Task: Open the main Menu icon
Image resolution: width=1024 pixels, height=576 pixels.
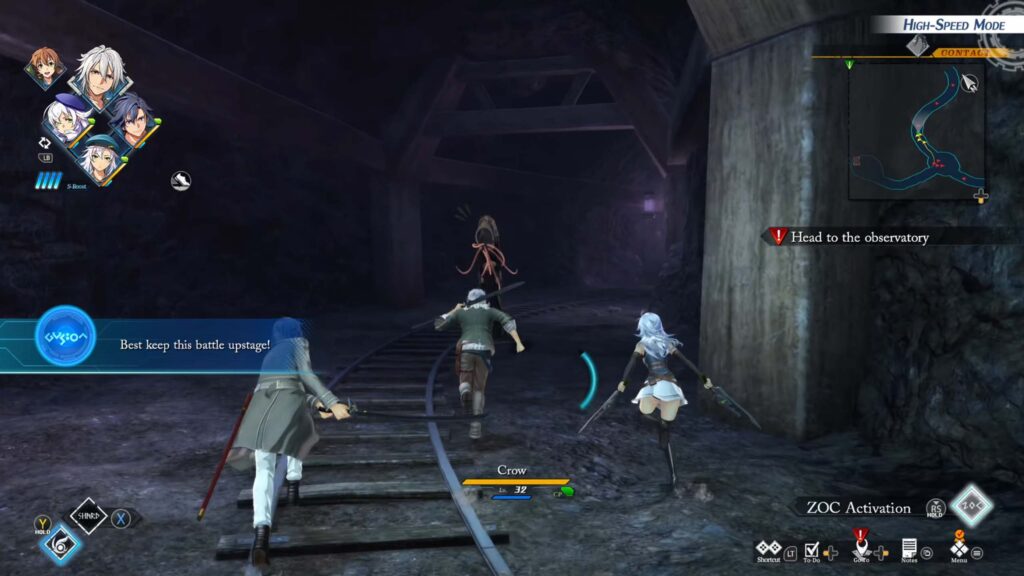Action: 959,549
